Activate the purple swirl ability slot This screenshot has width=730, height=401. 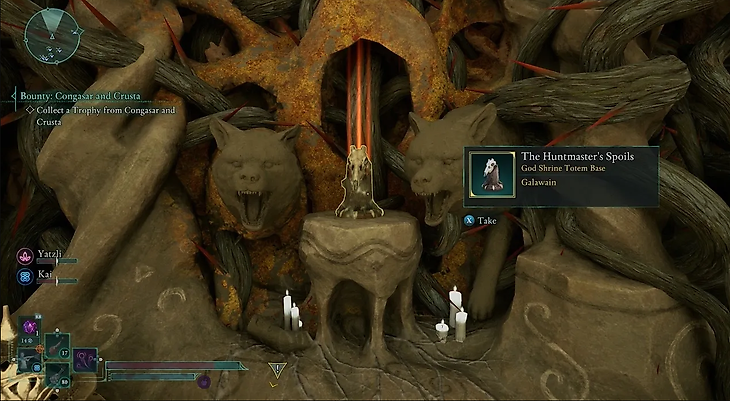pyautogui.click(x=84, y=358)
